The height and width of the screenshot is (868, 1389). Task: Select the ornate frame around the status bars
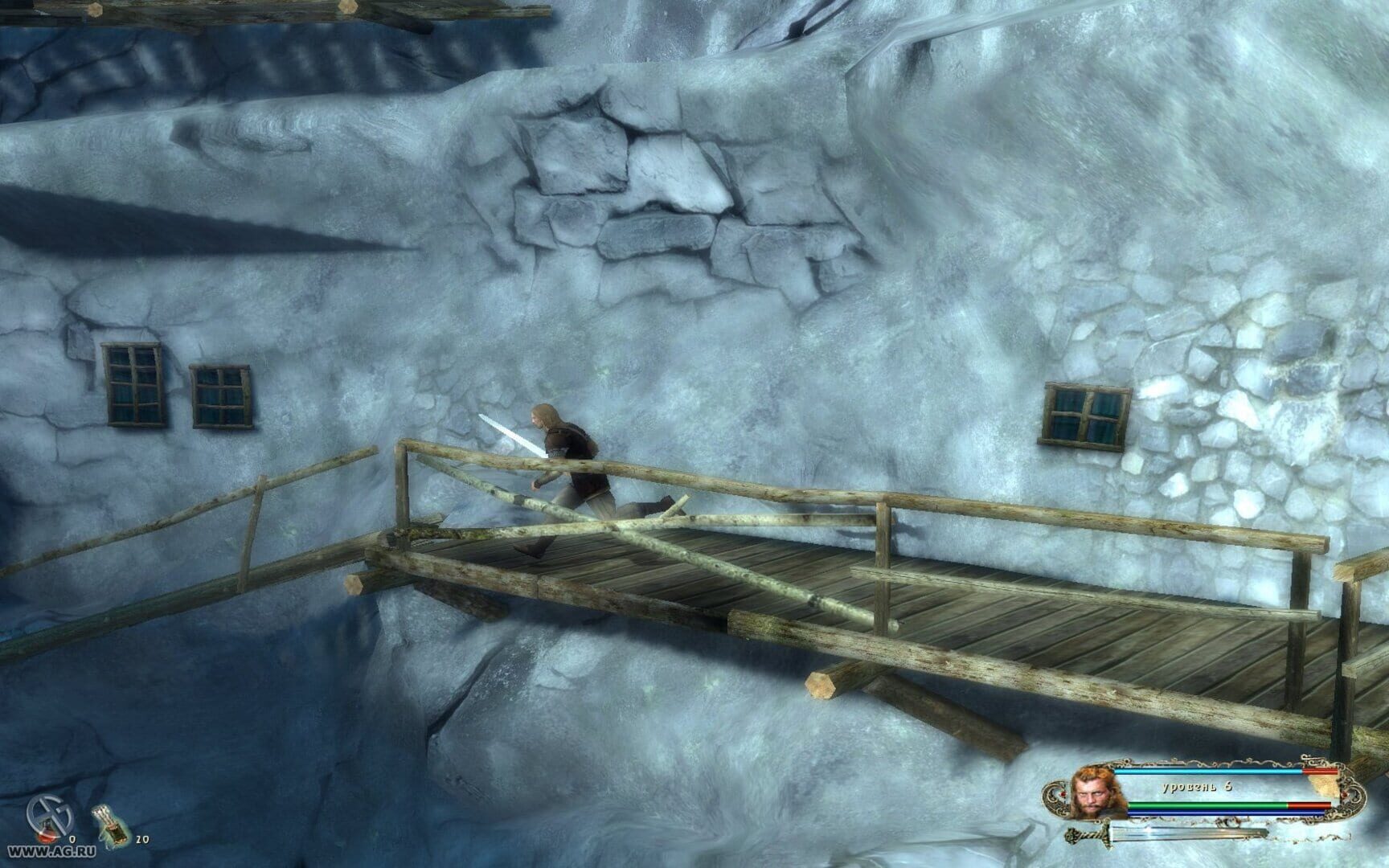tap(1222, 759)
